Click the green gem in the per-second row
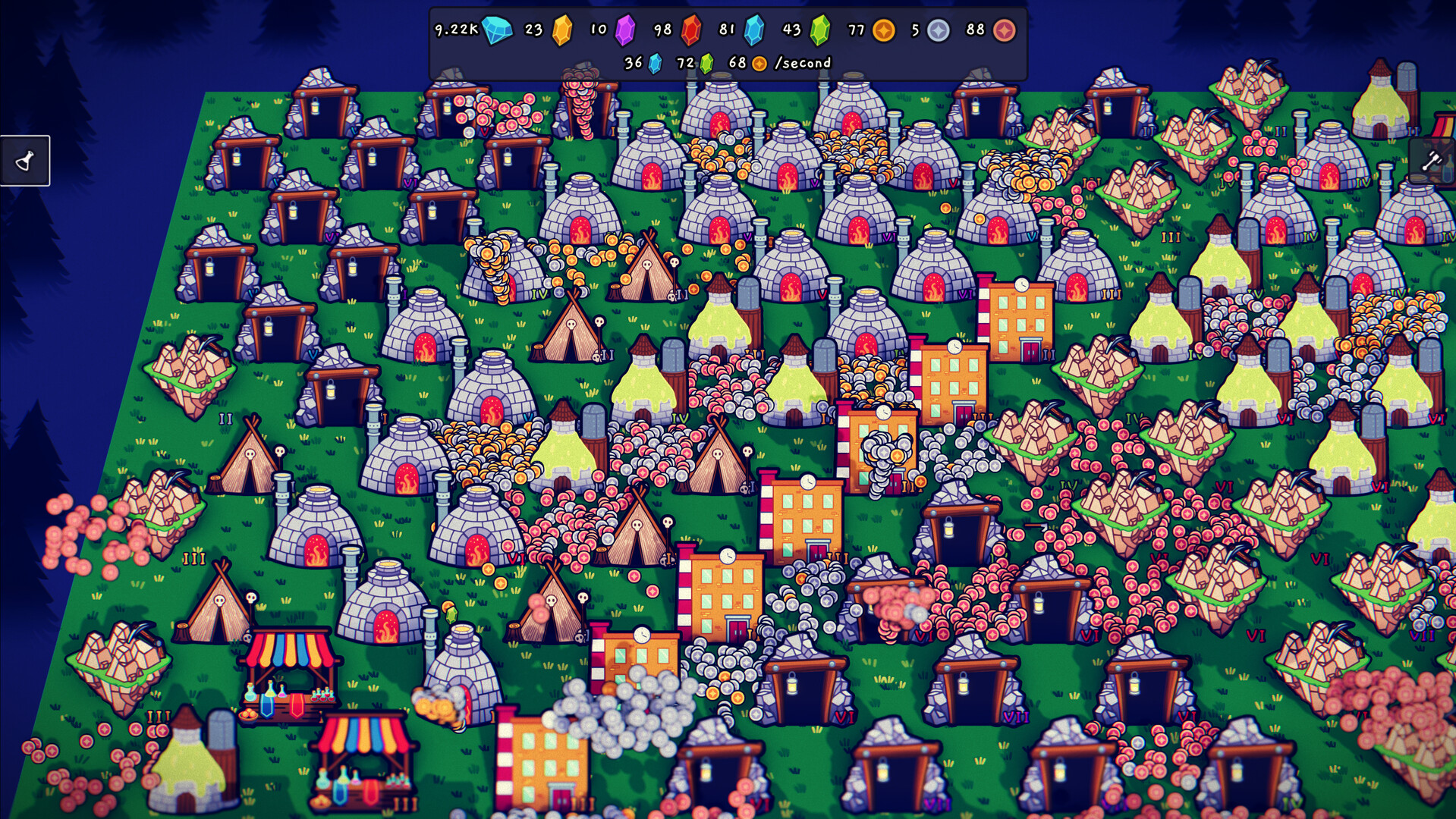1456x819 pixels. click(x=706, y=64)
